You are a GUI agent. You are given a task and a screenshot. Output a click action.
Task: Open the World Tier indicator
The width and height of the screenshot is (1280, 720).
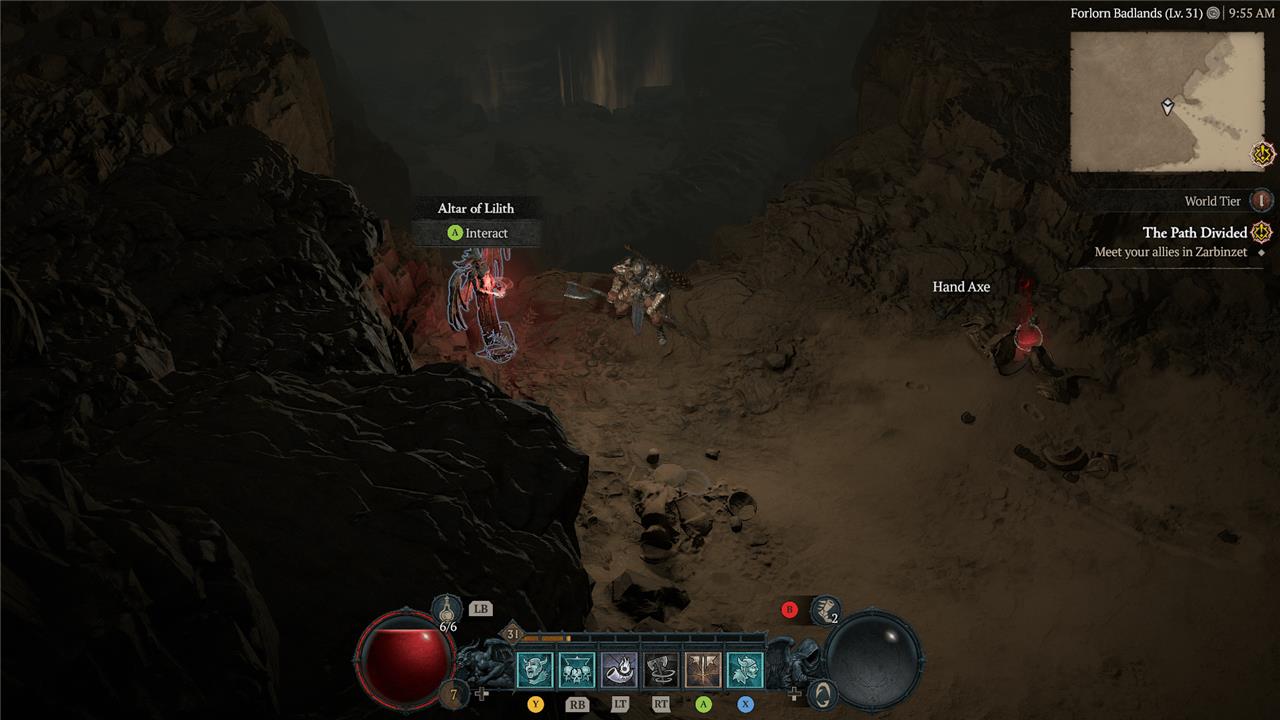pos(1262,201)
